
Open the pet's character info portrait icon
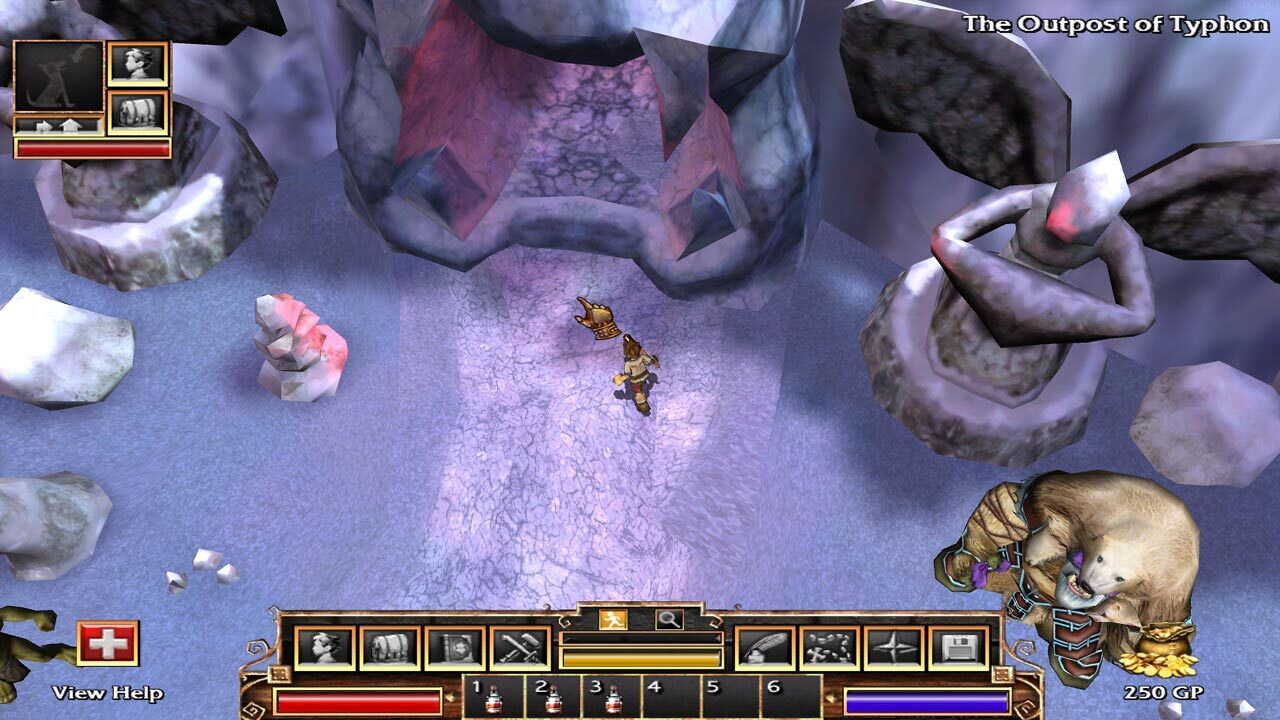(x=138, y=64)
